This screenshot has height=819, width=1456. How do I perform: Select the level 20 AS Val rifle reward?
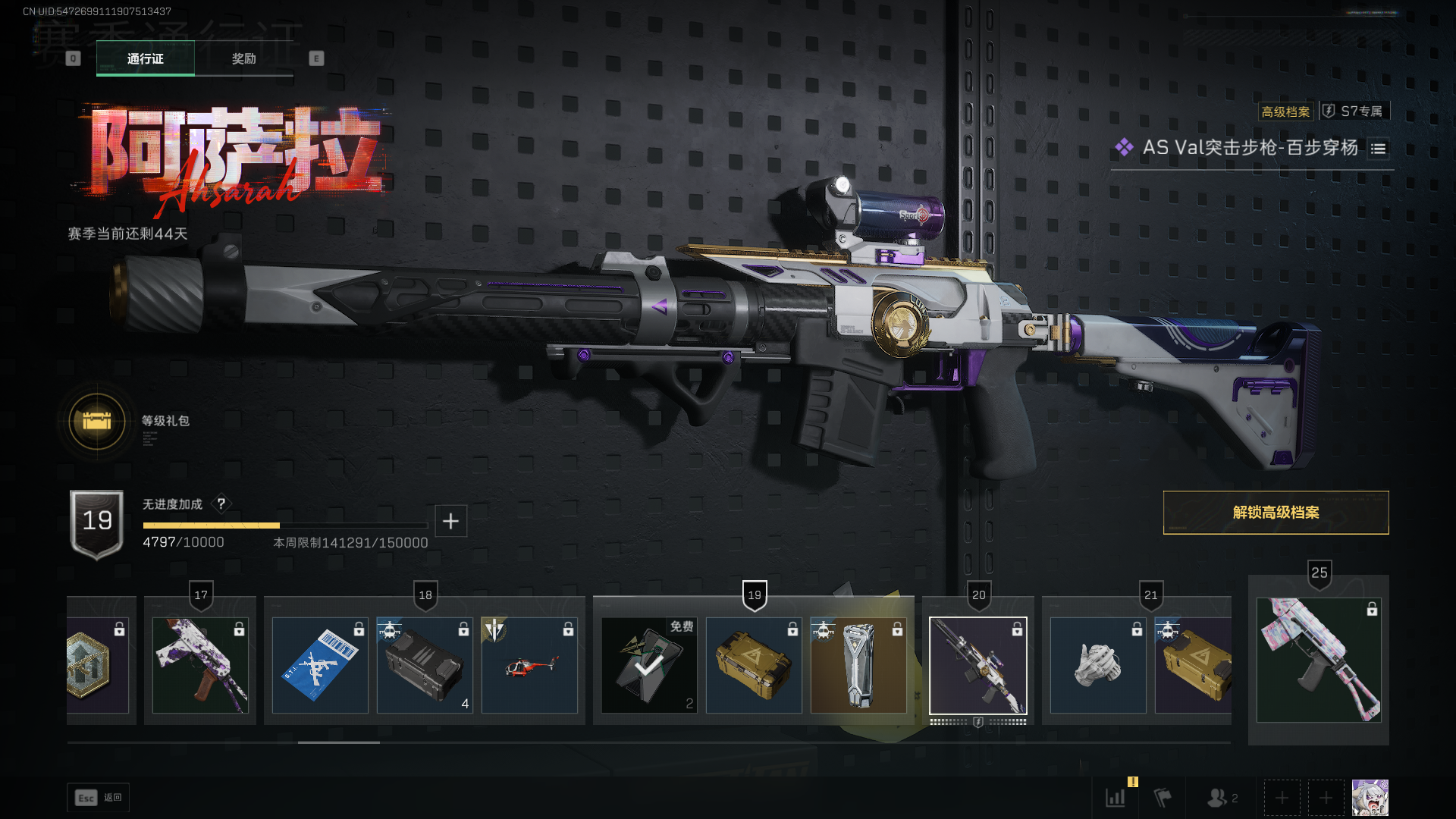click(978, 665)
